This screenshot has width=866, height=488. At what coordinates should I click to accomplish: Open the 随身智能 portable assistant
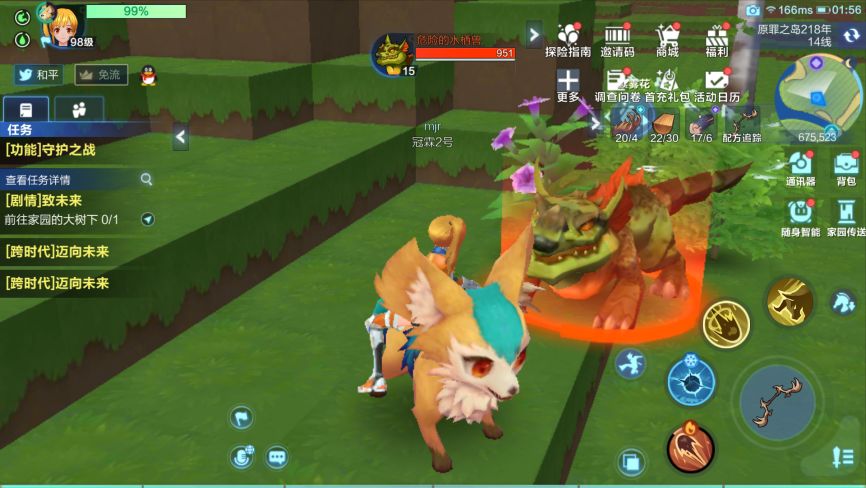(800, 216)
